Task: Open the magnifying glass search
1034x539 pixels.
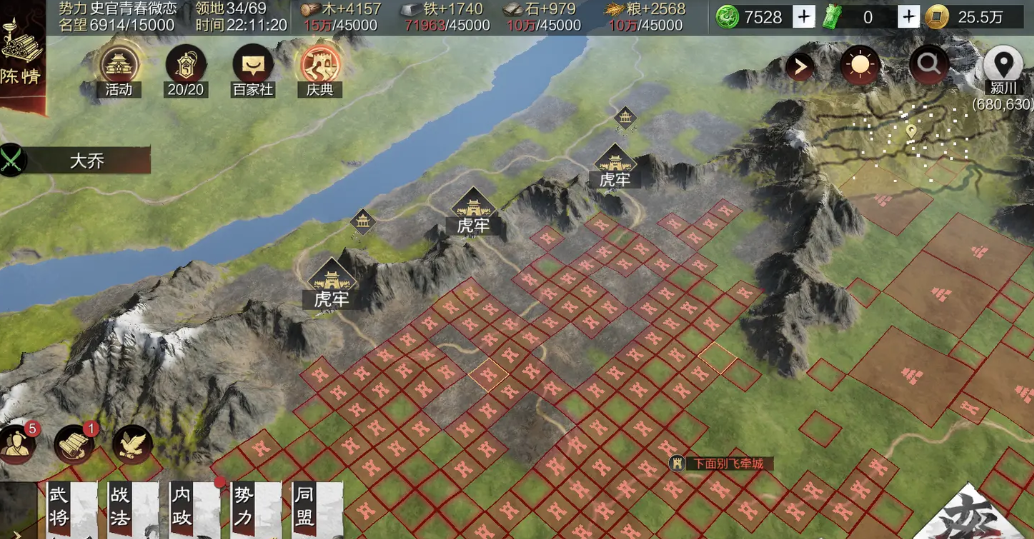Action: point(929,67)
